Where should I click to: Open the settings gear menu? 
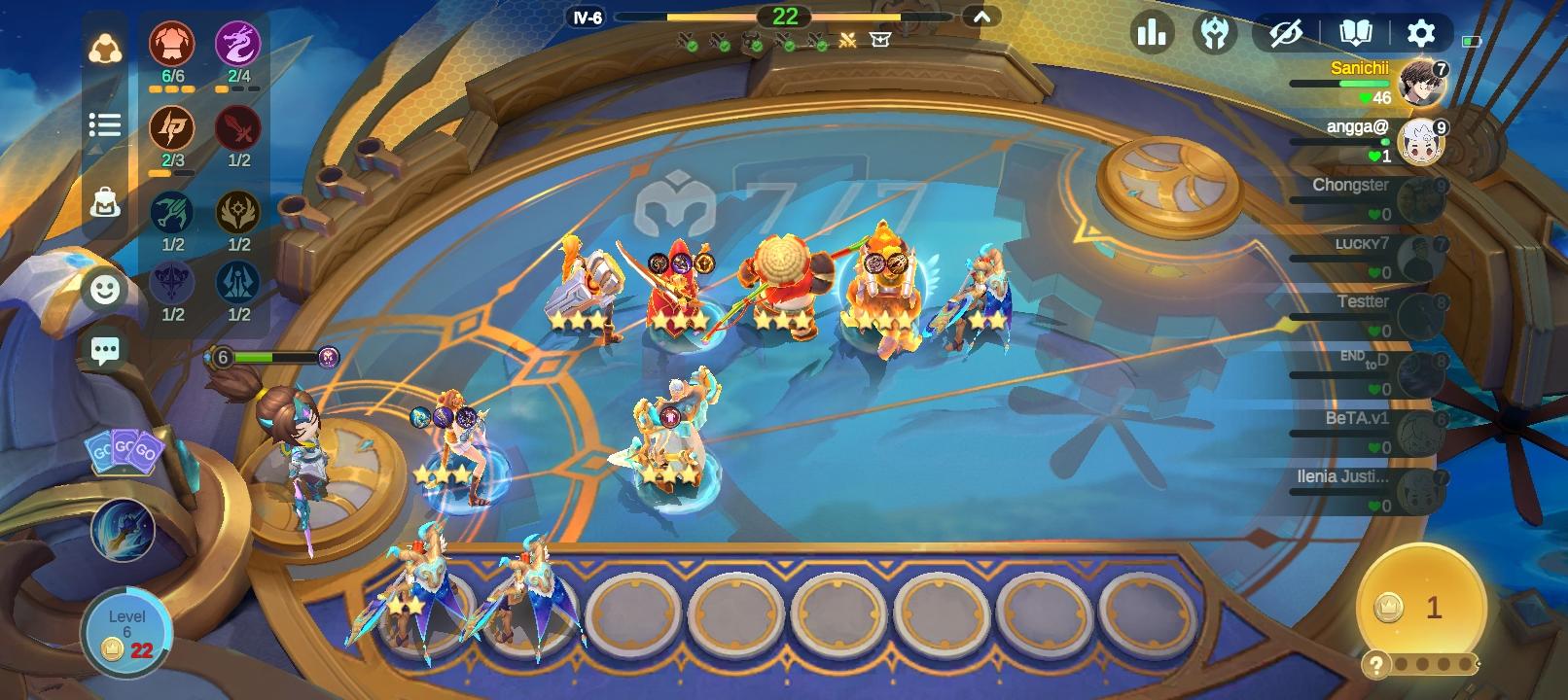click(1422, 33)
